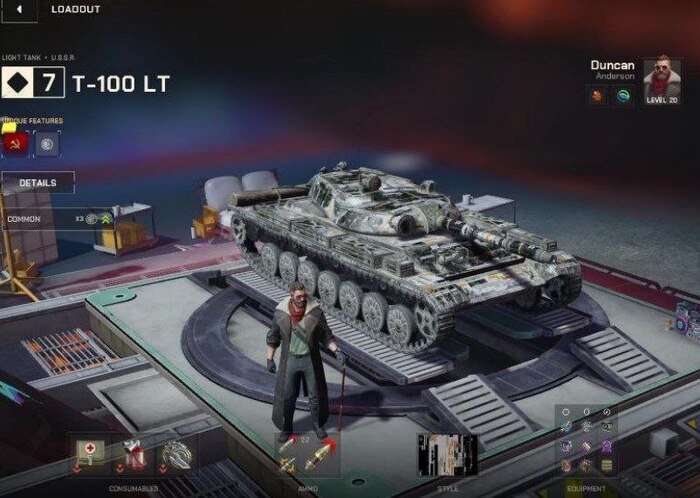Open the Equipment grid panel
Viewport: 700px width, 498px height.
tap(587, 440)
